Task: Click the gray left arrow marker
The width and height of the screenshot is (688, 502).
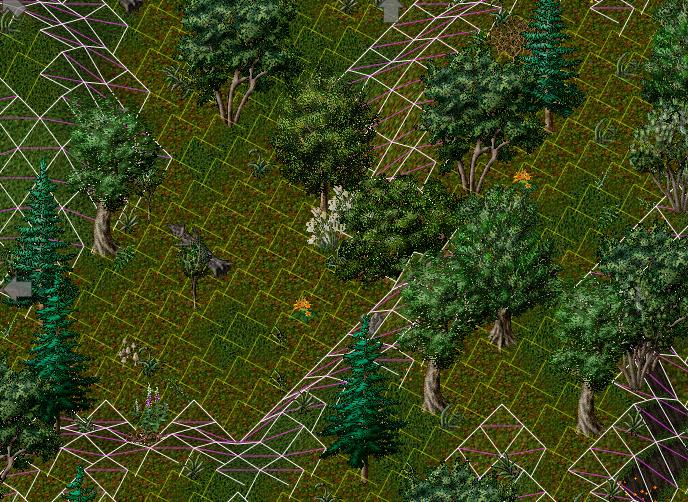Action: (x=16, y=289)
